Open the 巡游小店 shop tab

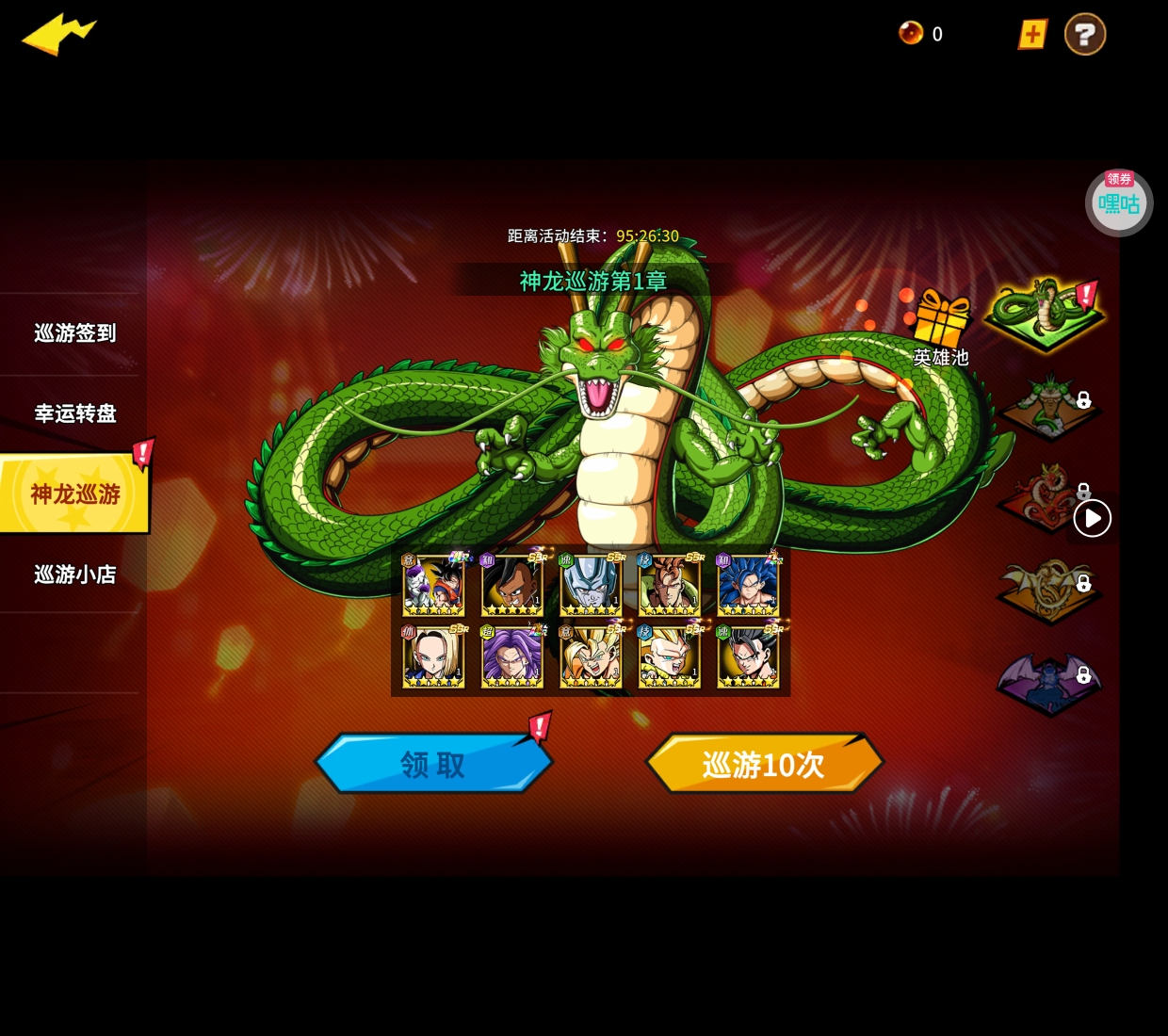(74, 575)
